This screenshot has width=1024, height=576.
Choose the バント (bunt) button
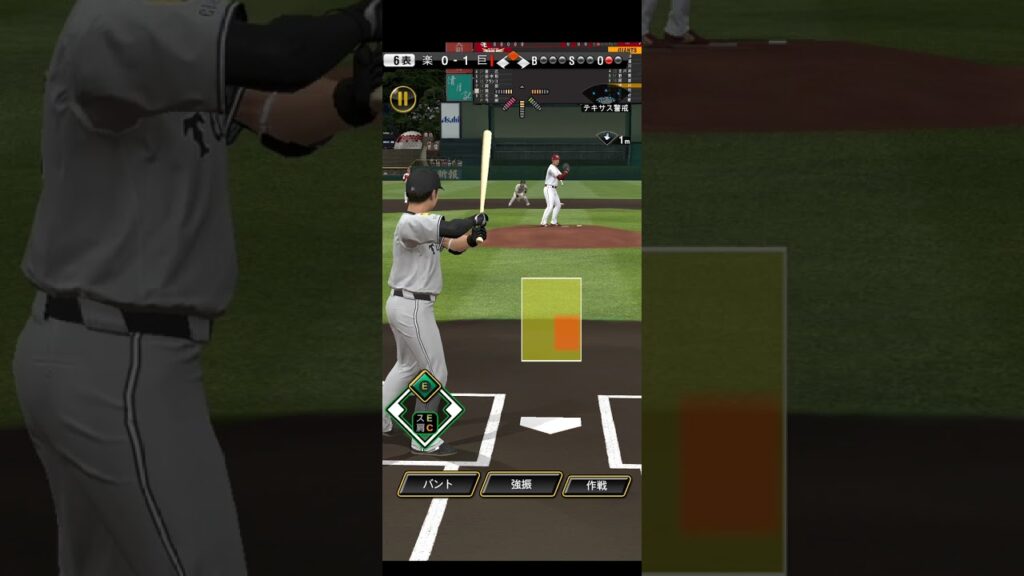tap(437, 484)
